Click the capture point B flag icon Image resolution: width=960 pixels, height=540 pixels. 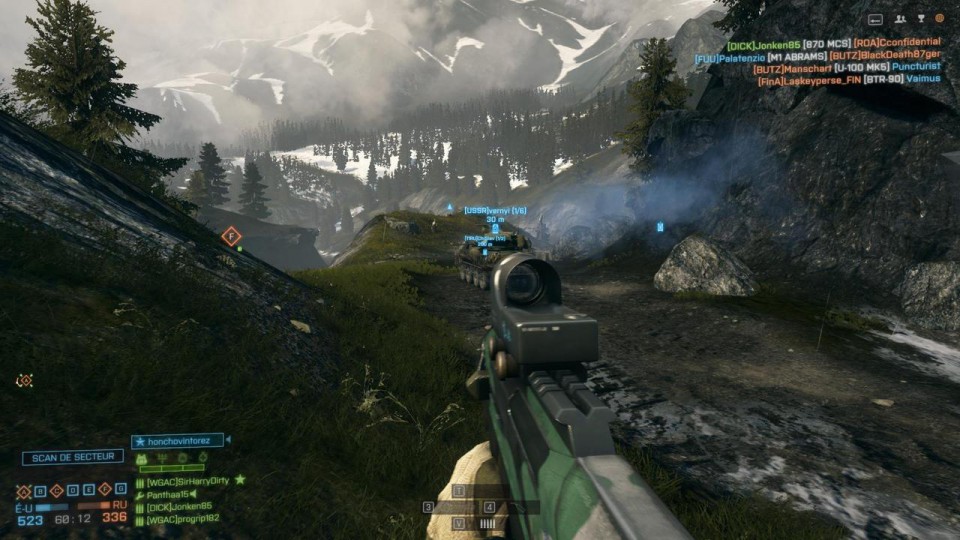[40, 492]
